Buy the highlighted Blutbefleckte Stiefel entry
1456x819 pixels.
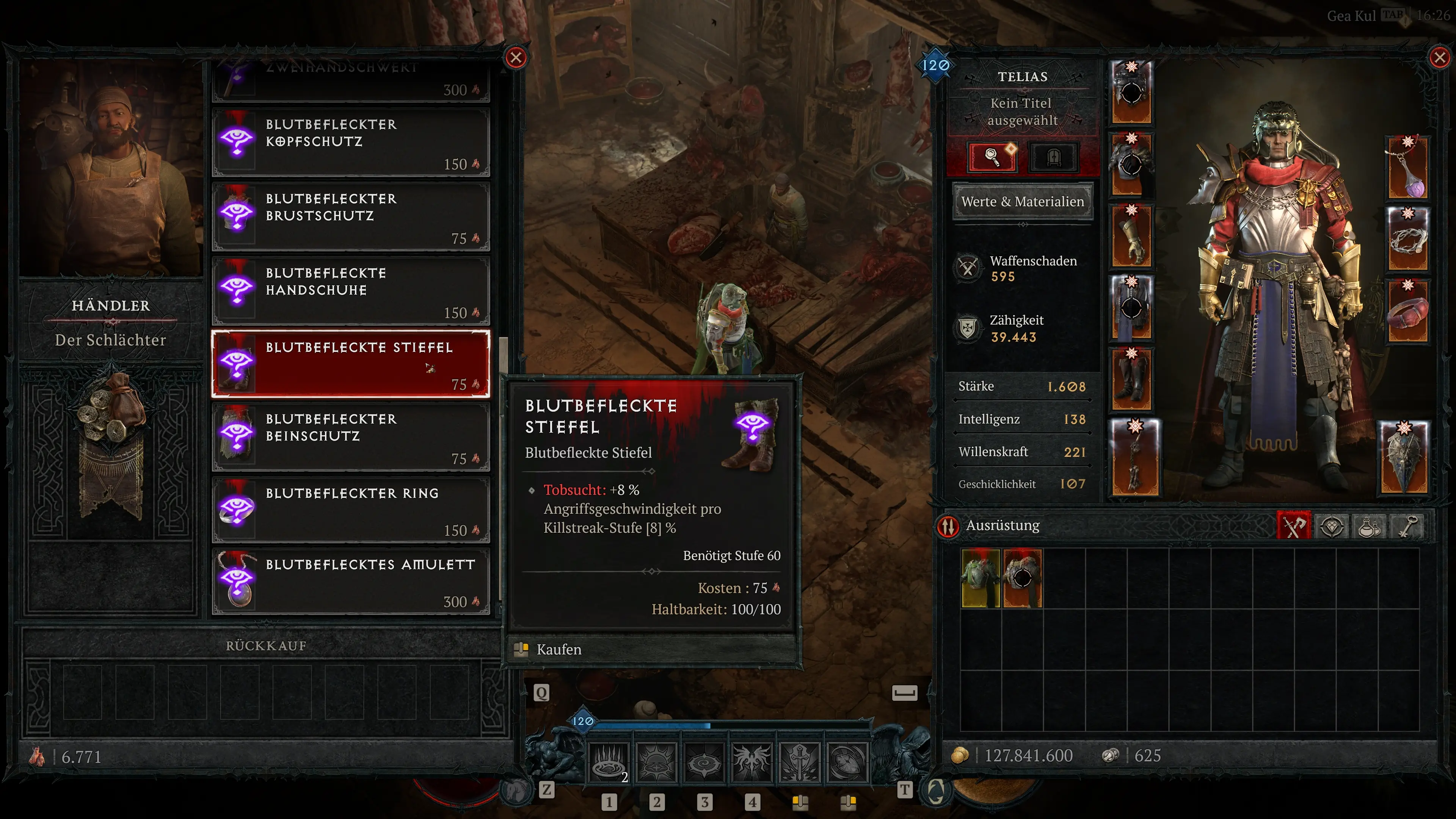[350, 364]
